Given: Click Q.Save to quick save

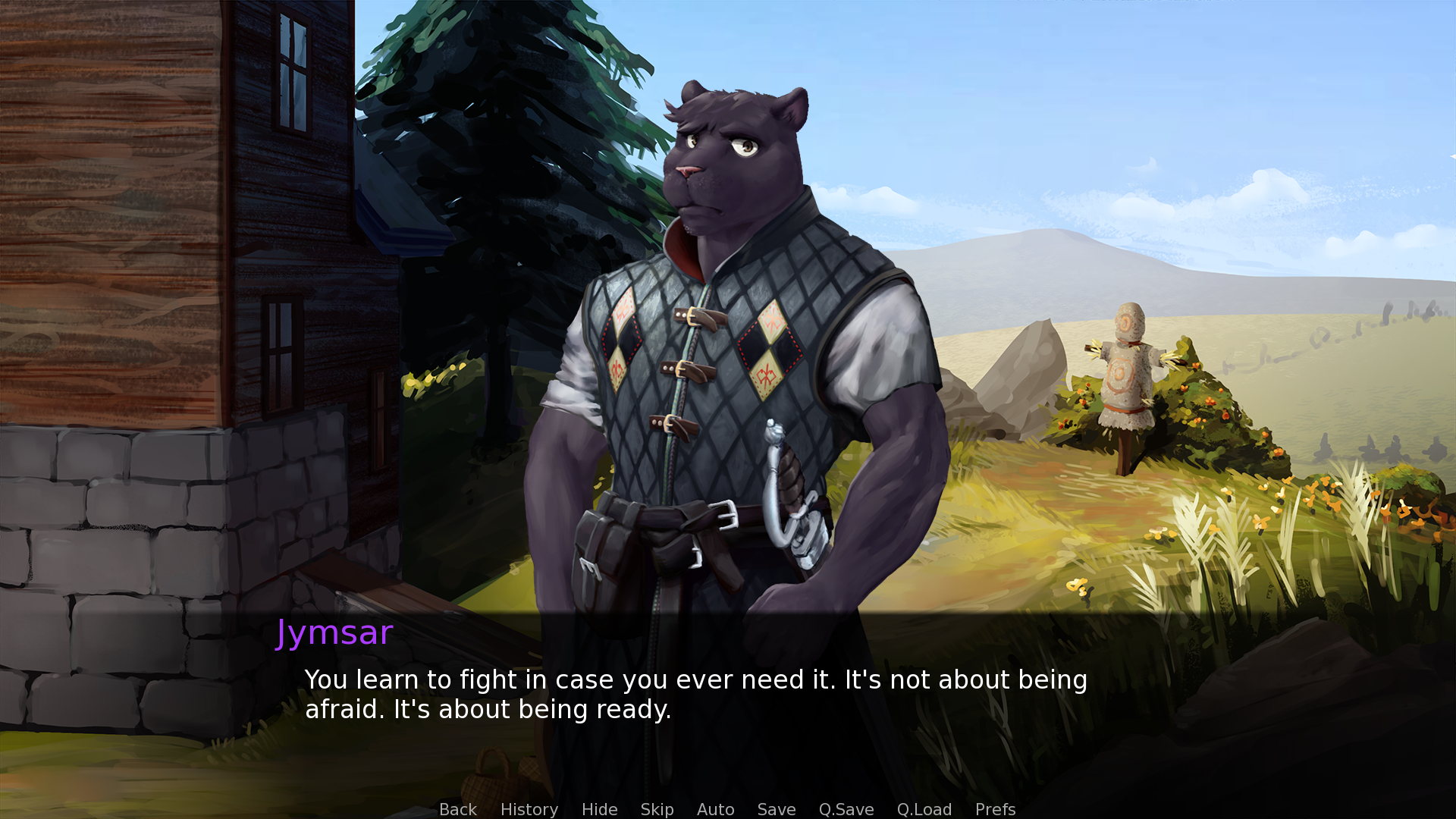Looking at the screenshot, I should click(x=846, y=809).
